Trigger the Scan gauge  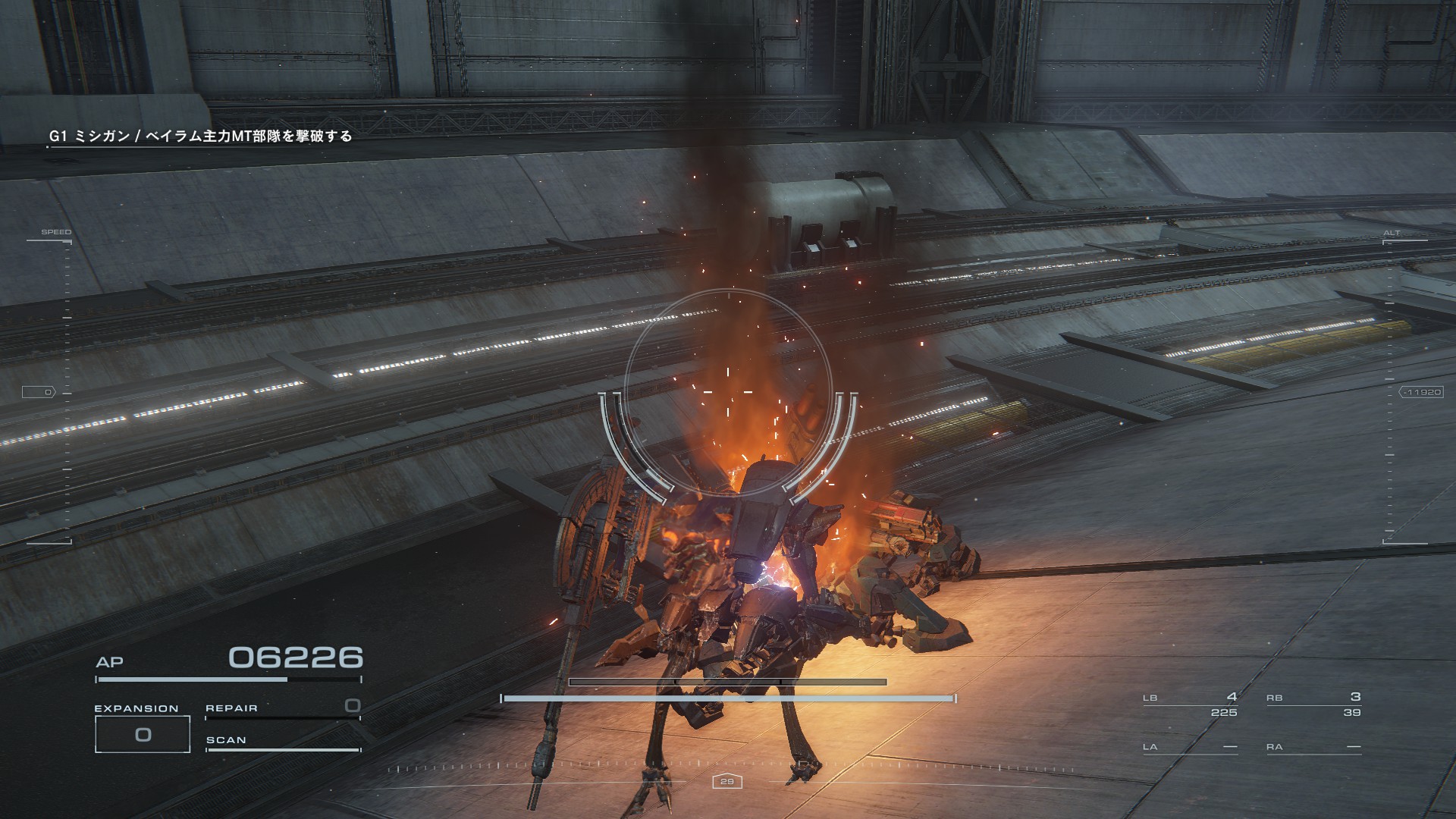coord(282,742)
